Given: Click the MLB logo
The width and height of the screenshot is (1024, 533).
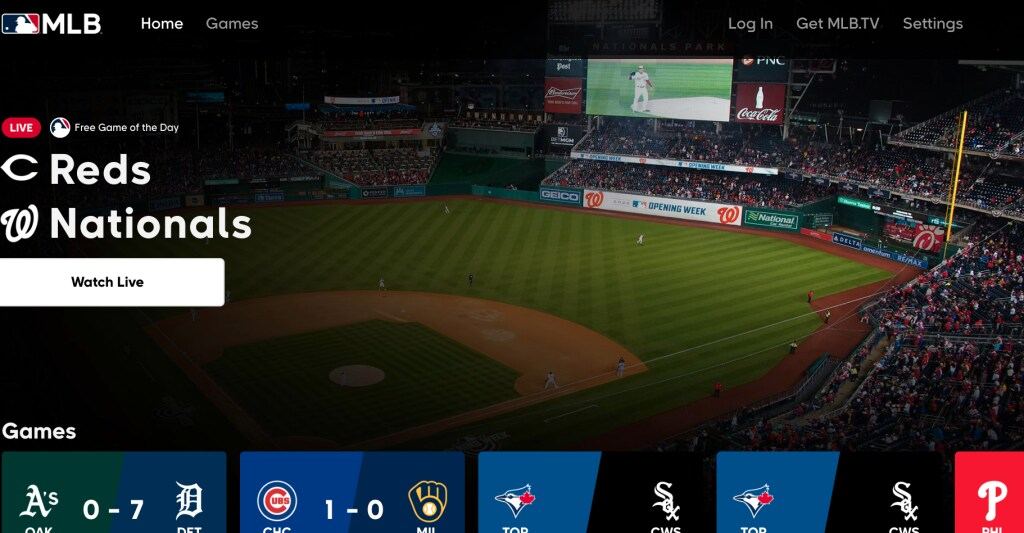Looking at the screenshot, I should tap(52, 24).
